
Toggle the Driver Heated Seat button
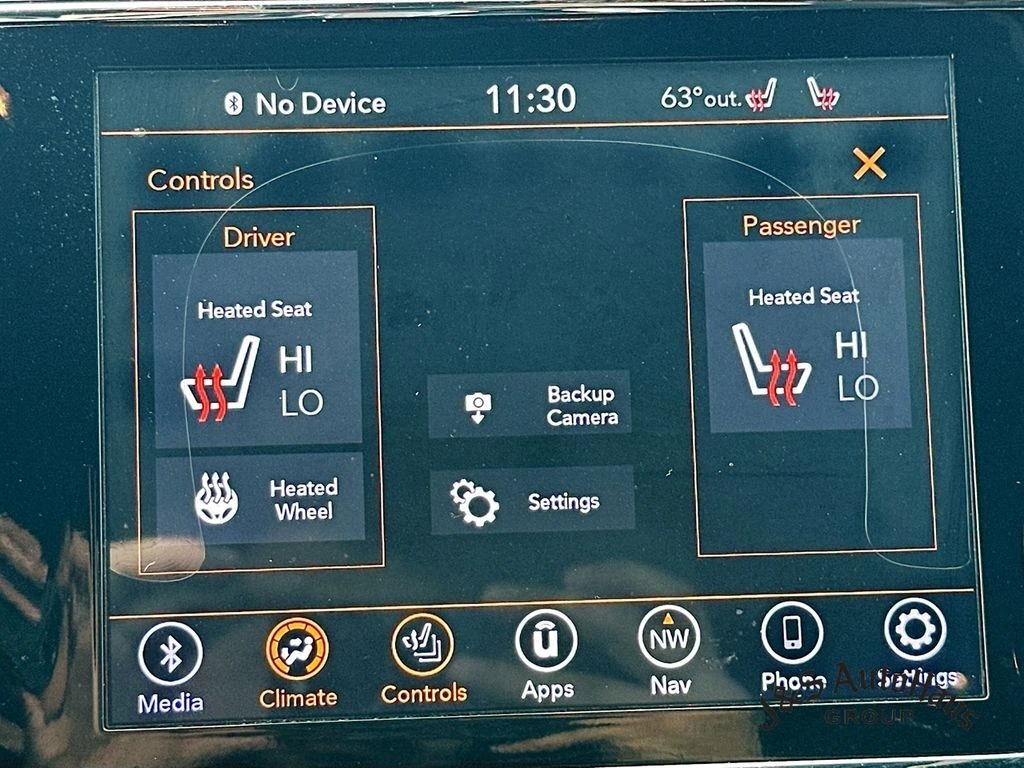click(256, 348)
